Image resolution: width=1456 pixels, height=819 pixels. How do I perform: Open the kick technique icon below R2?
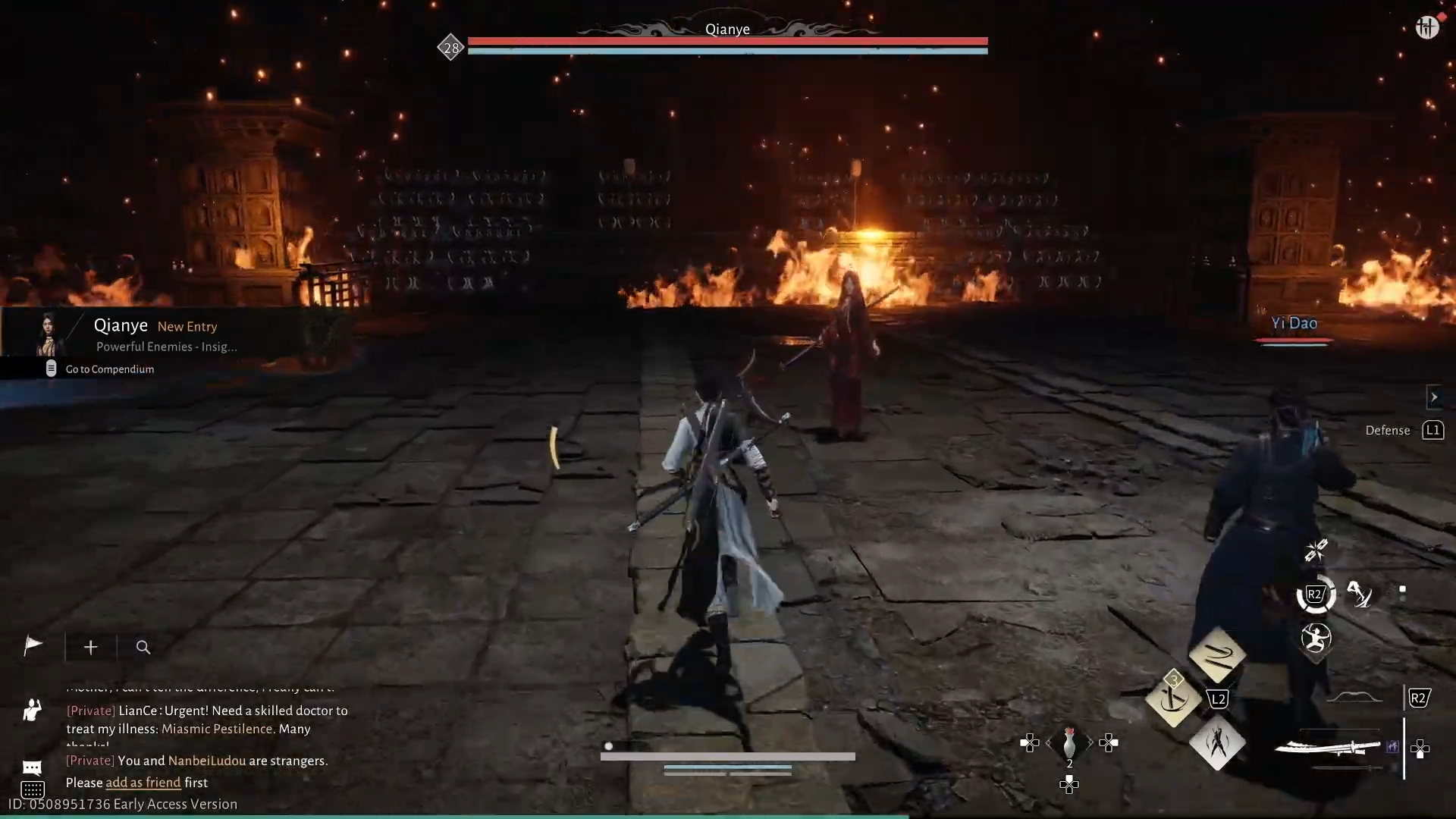coord(1317,639)
